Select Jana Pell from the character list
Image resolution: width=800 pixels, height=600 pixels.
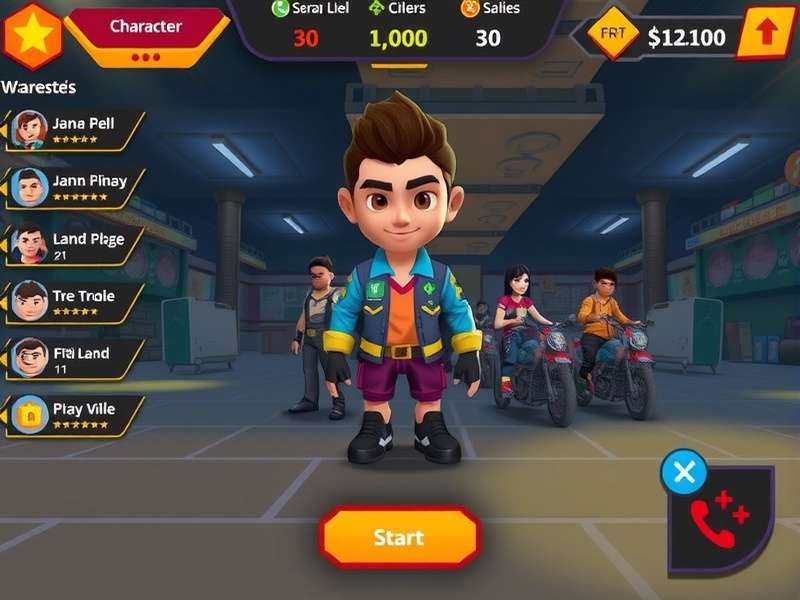75,129
